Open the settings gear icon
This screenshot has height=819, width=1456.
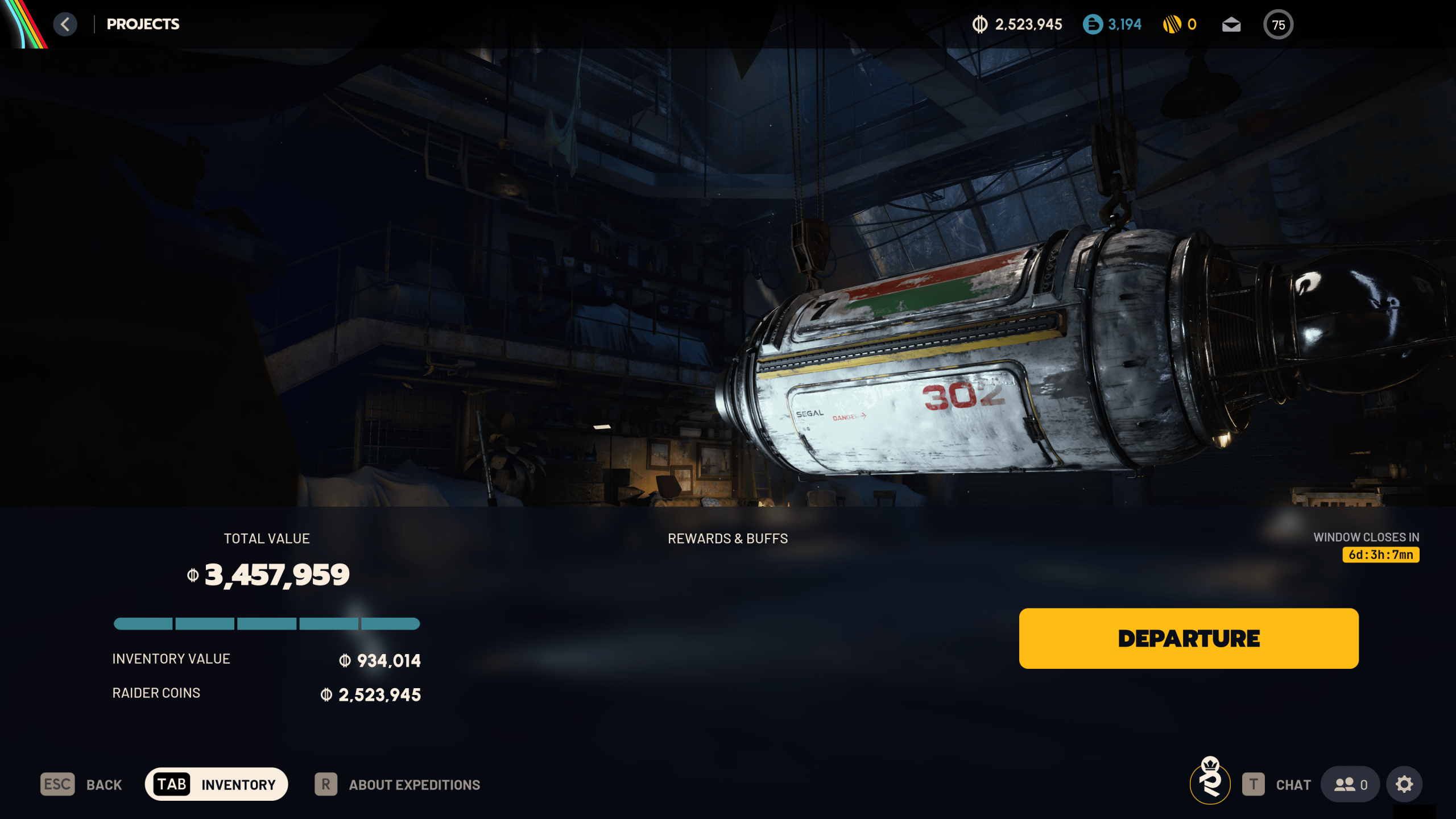click(x=1404, y=784)
